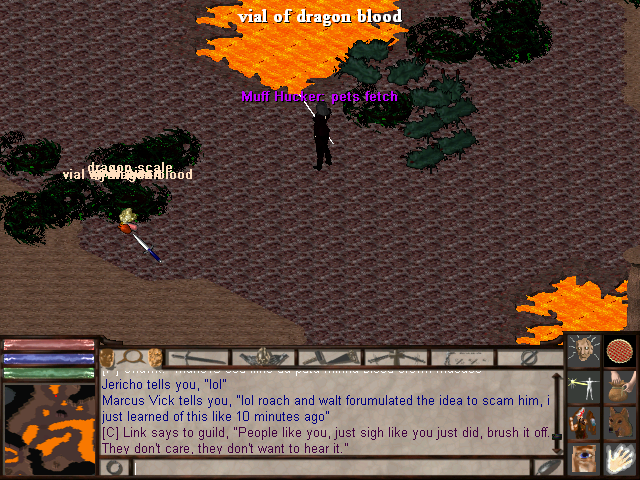Image resolution: width=640 pixels, height=480 pixels.
Task: Focus the chat text input field
Action: click(330, 467)
